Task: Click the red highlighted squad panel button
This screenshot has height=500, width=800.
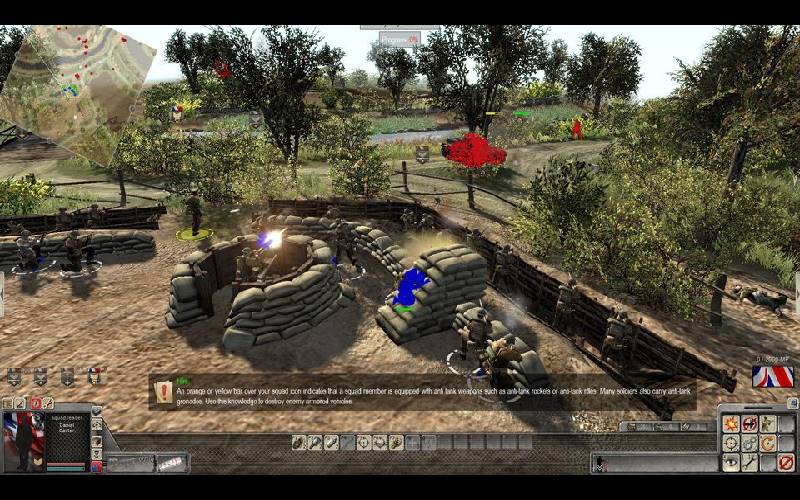Action: 37,403
